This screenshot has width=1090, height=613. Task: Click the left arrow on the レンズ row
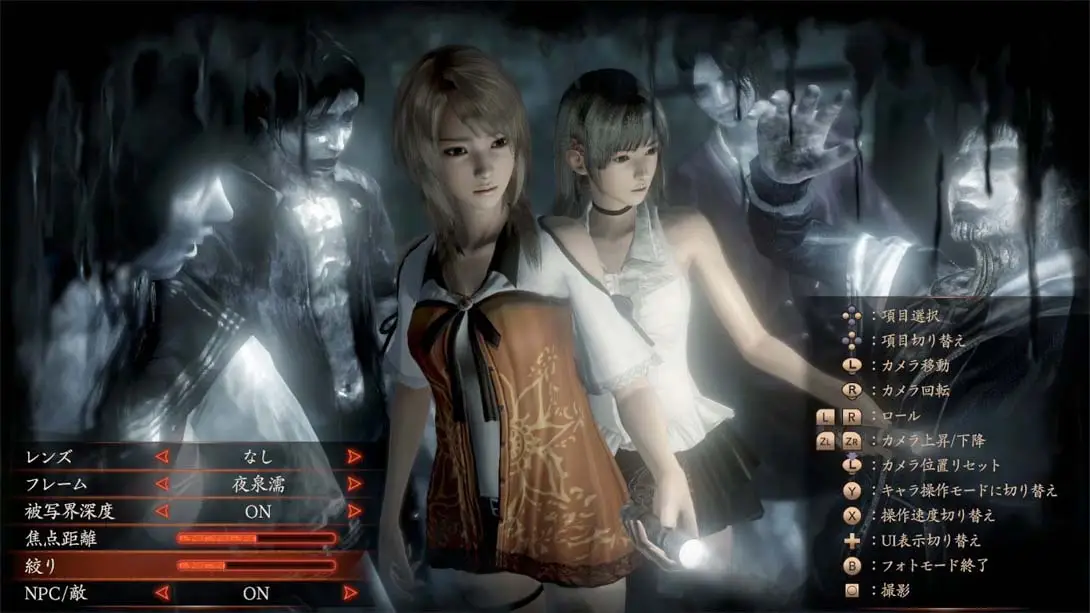pyautogui.click(x=161, y=456)
